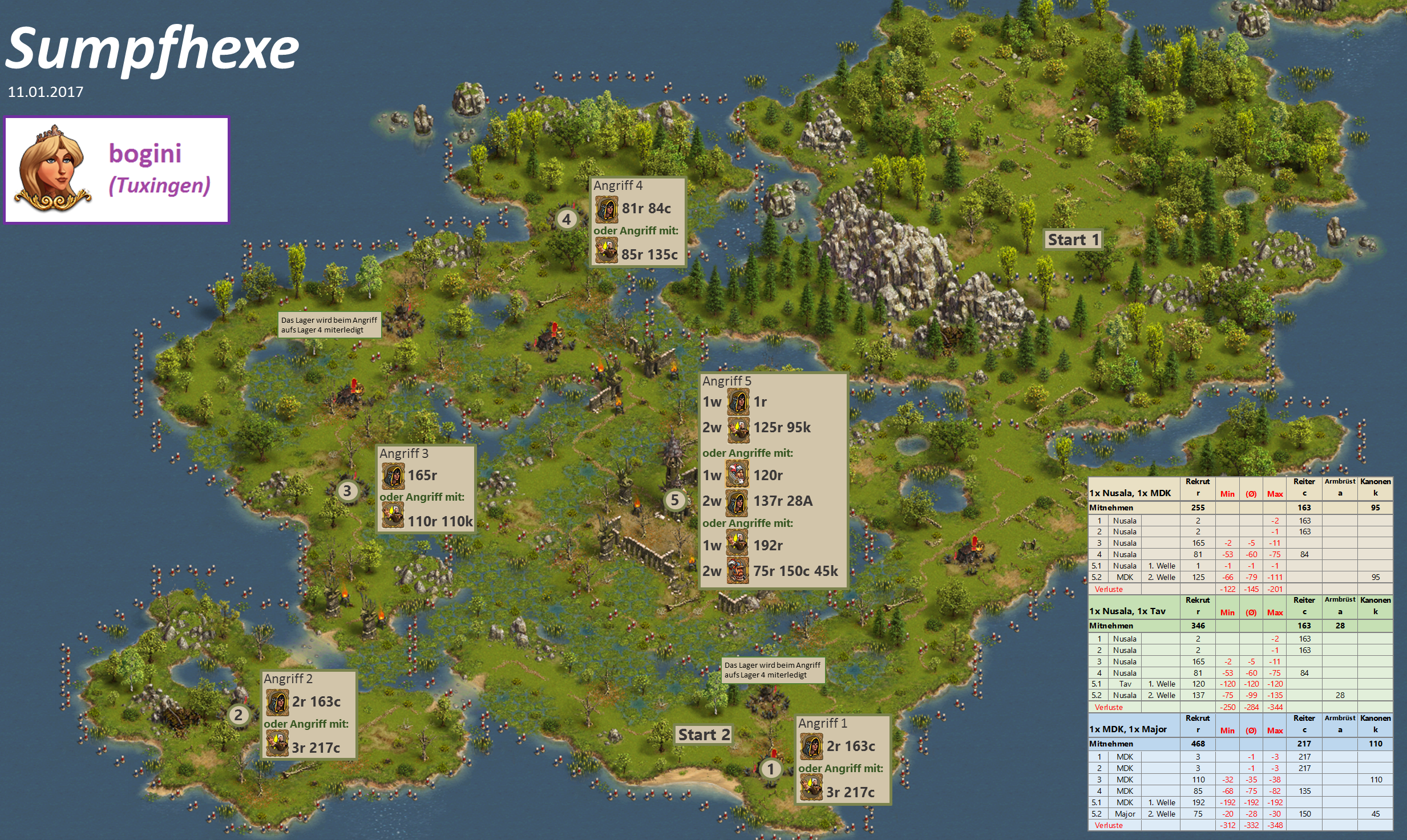This screenshot has width=1407, height=840.
Task: Choose camp marker number 3
Action: point(347,491)
